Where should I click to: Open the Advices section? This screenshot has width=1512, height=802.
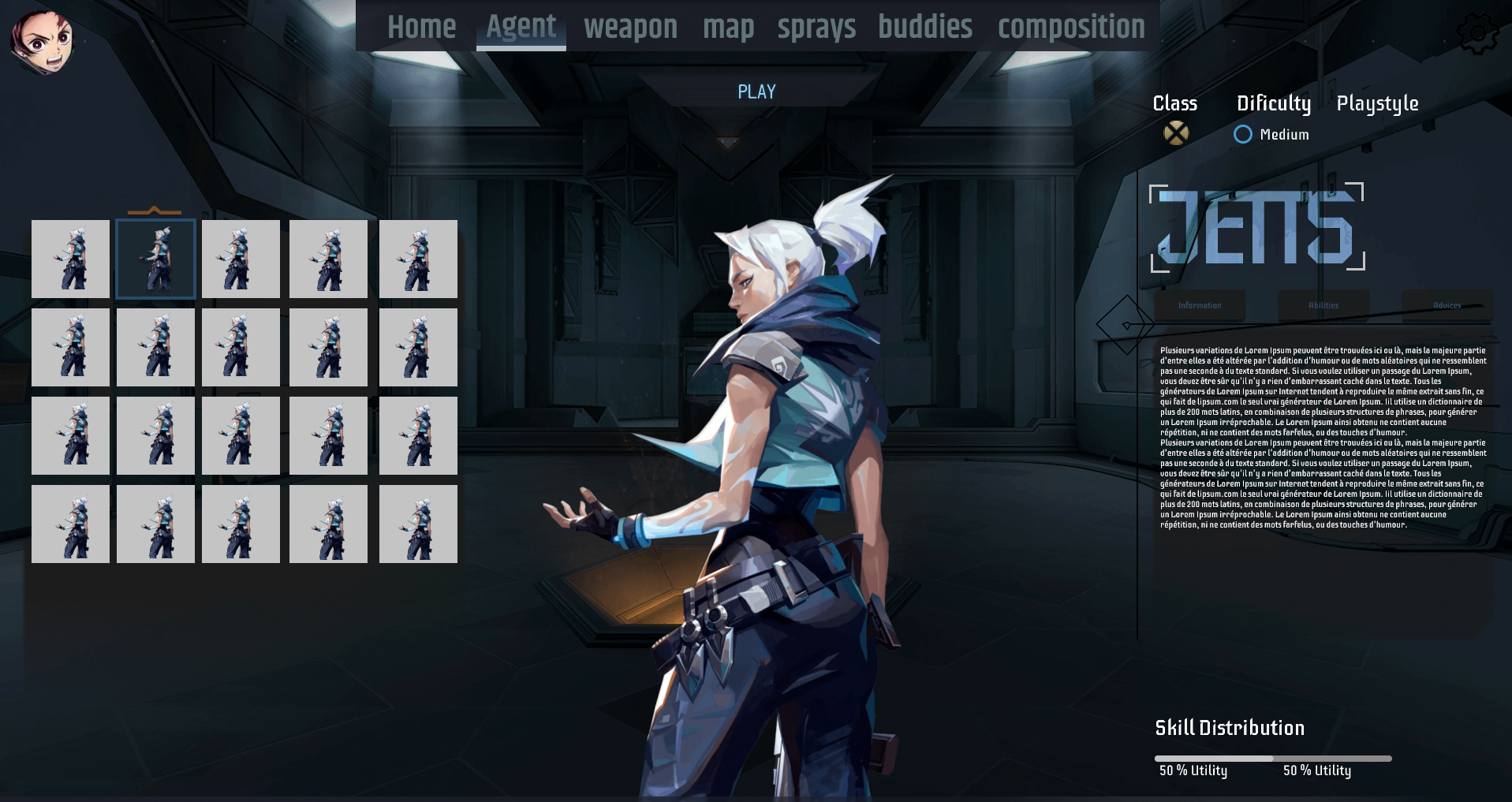click(x=1447, y=305)
